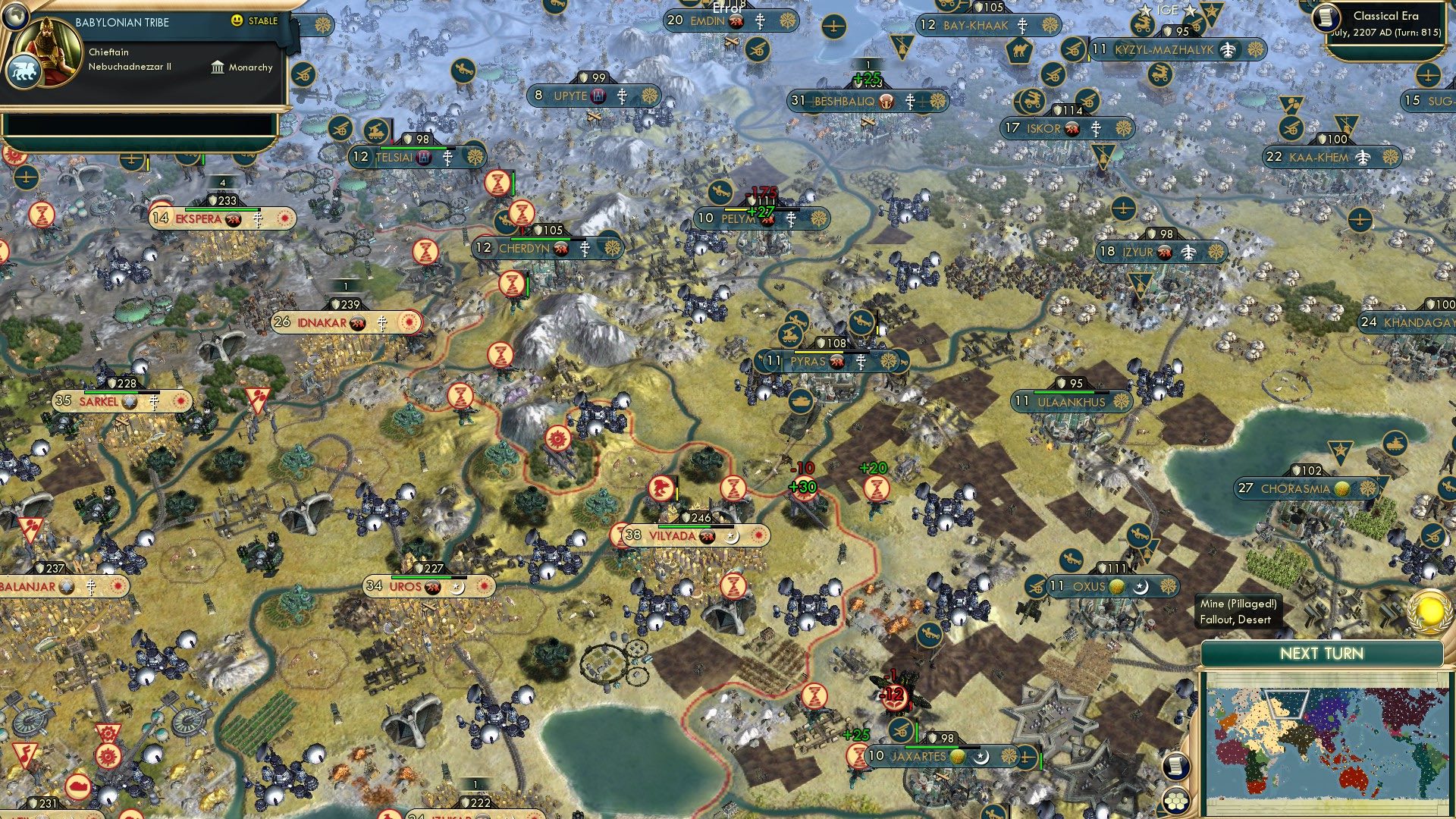Toggle strategic view with the globe button
Screen dimensions: 1456x819
[17, 17]
